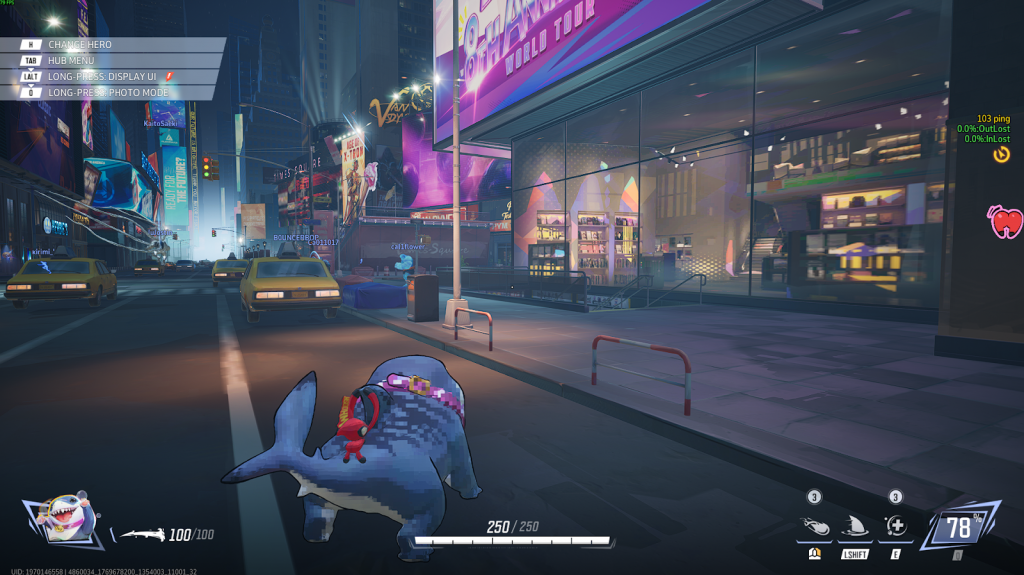The height and width of the screenshot is (575, 1024).
Task: Choose the Long-Press: Display UI row
Action: pos(100,76)
